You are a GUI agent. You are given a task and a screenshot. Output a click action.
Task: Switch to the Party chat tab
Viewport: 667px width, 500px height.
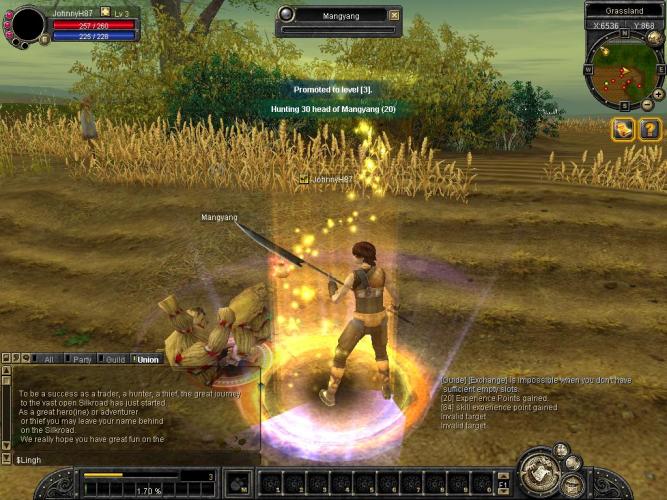(82, 359)
